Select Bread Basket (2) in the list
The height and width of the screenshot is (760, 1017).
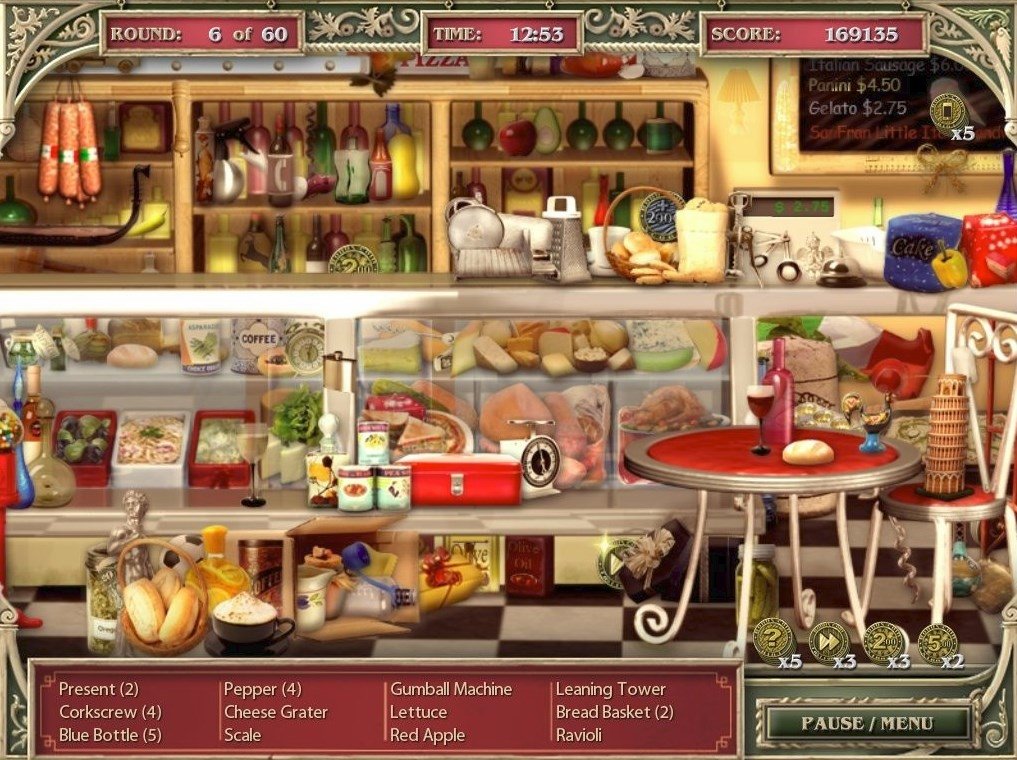point(614,712)
